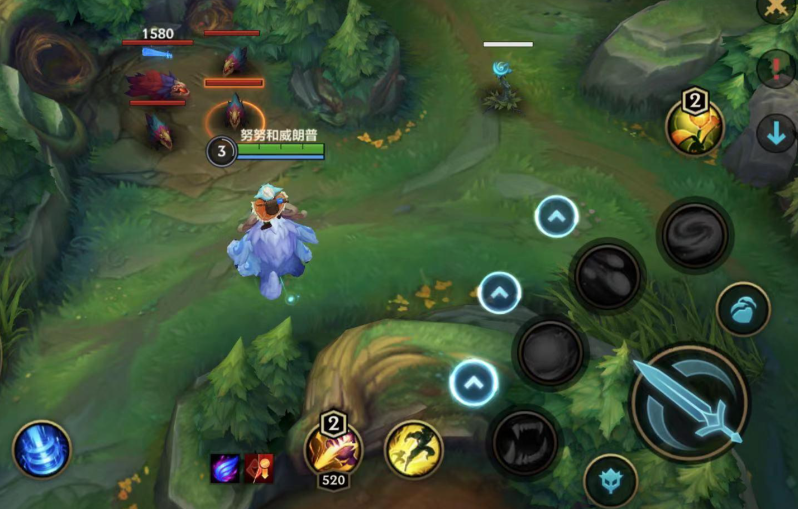Tap the blue down-arrow button
This screenshot has height=509, width=798.
[776, 133]
